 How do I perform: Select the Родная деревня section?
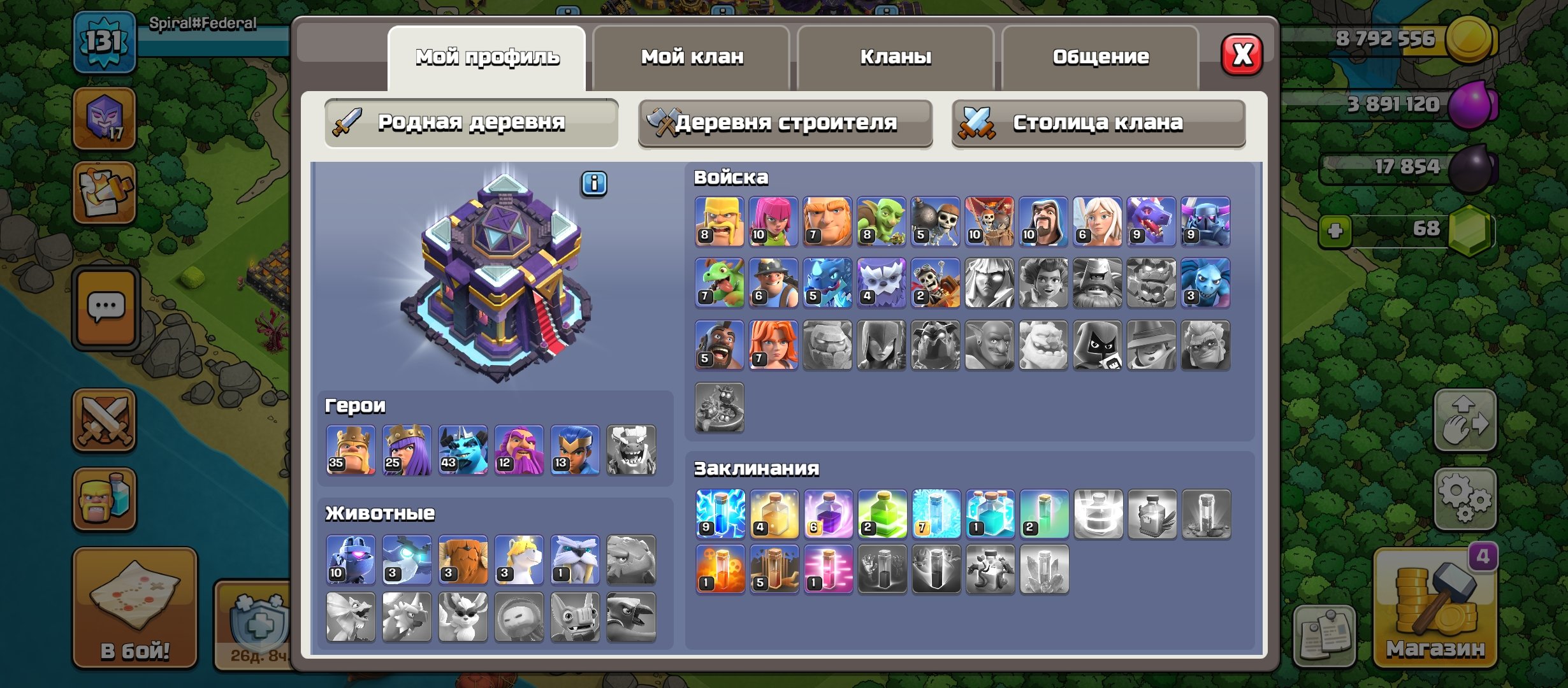coord(471,122)
